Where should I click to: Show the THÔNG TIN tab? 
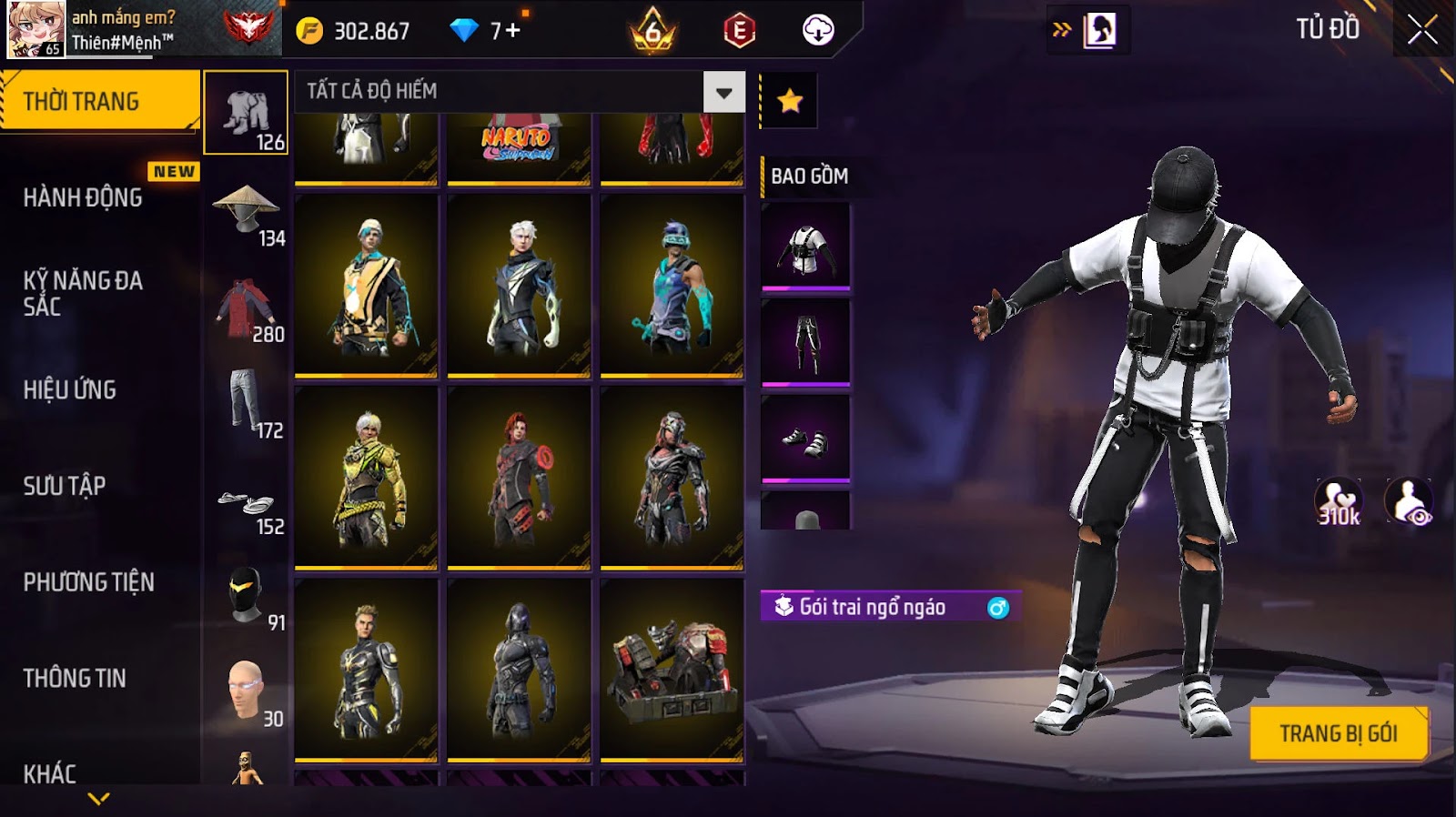tap(75, 678)
